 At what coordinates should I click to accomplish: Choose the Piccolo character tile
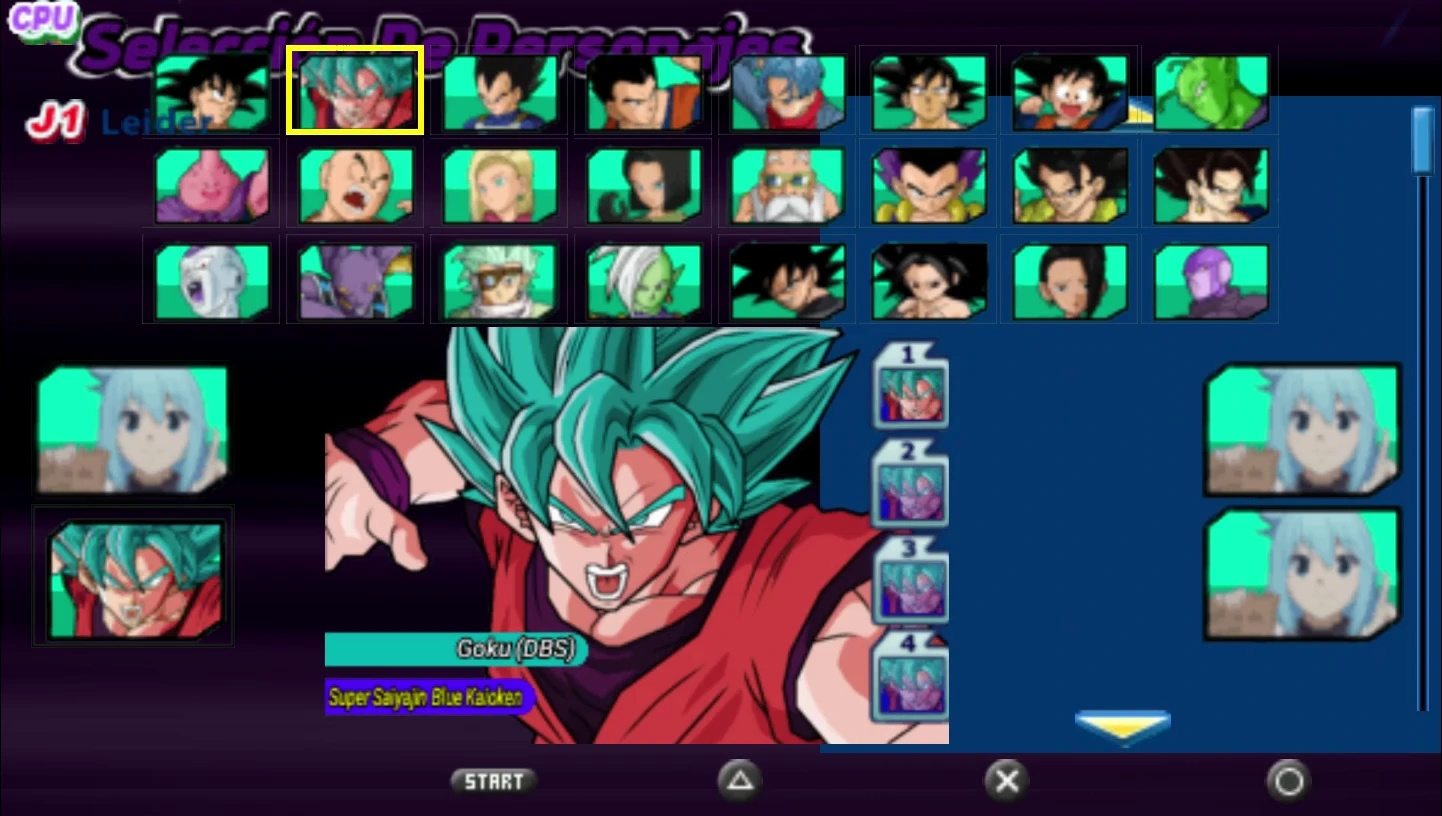pos(1212,93)
